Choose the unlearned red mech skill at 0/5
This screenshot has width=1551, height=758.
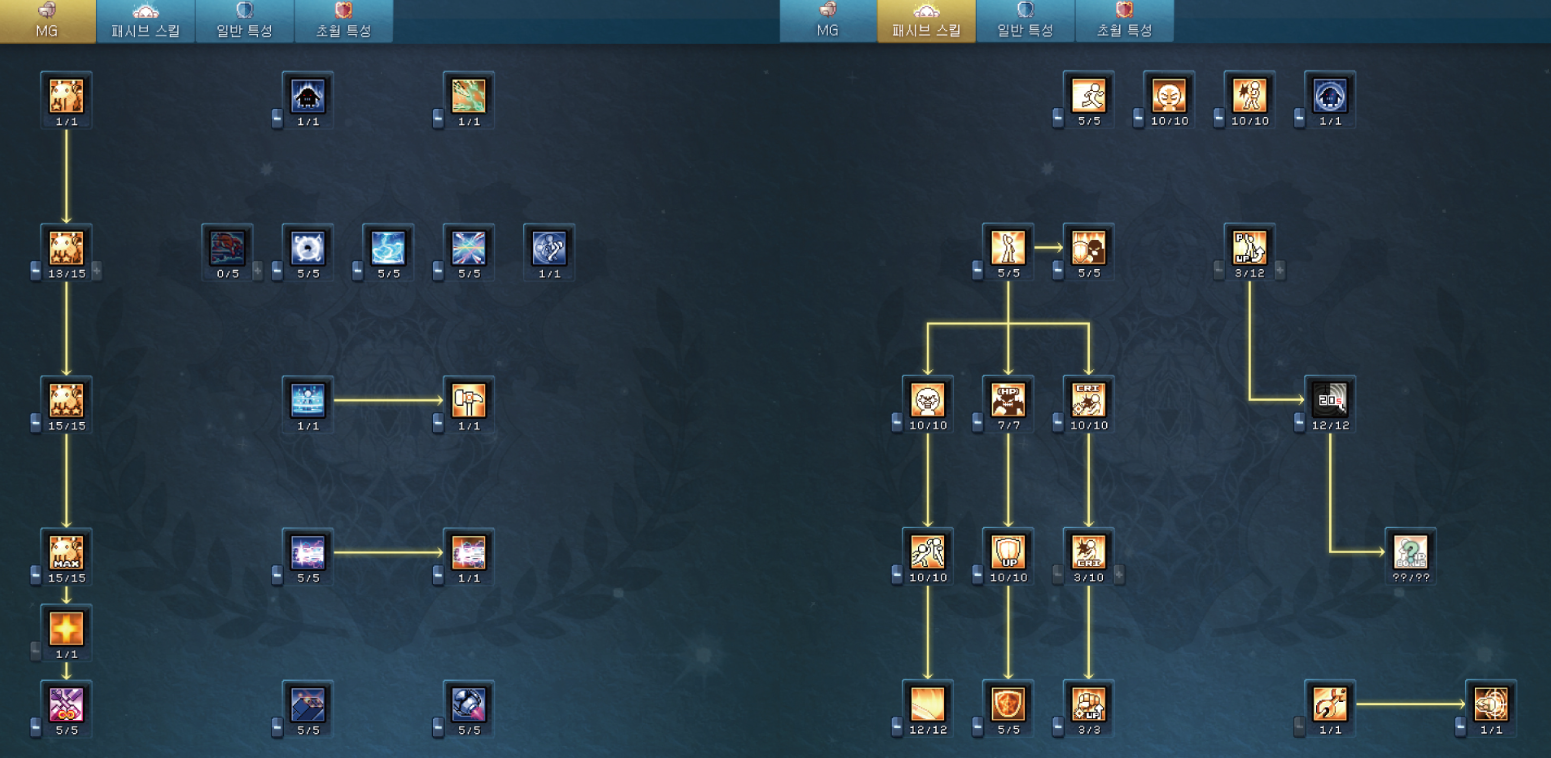tap(227, 247)
